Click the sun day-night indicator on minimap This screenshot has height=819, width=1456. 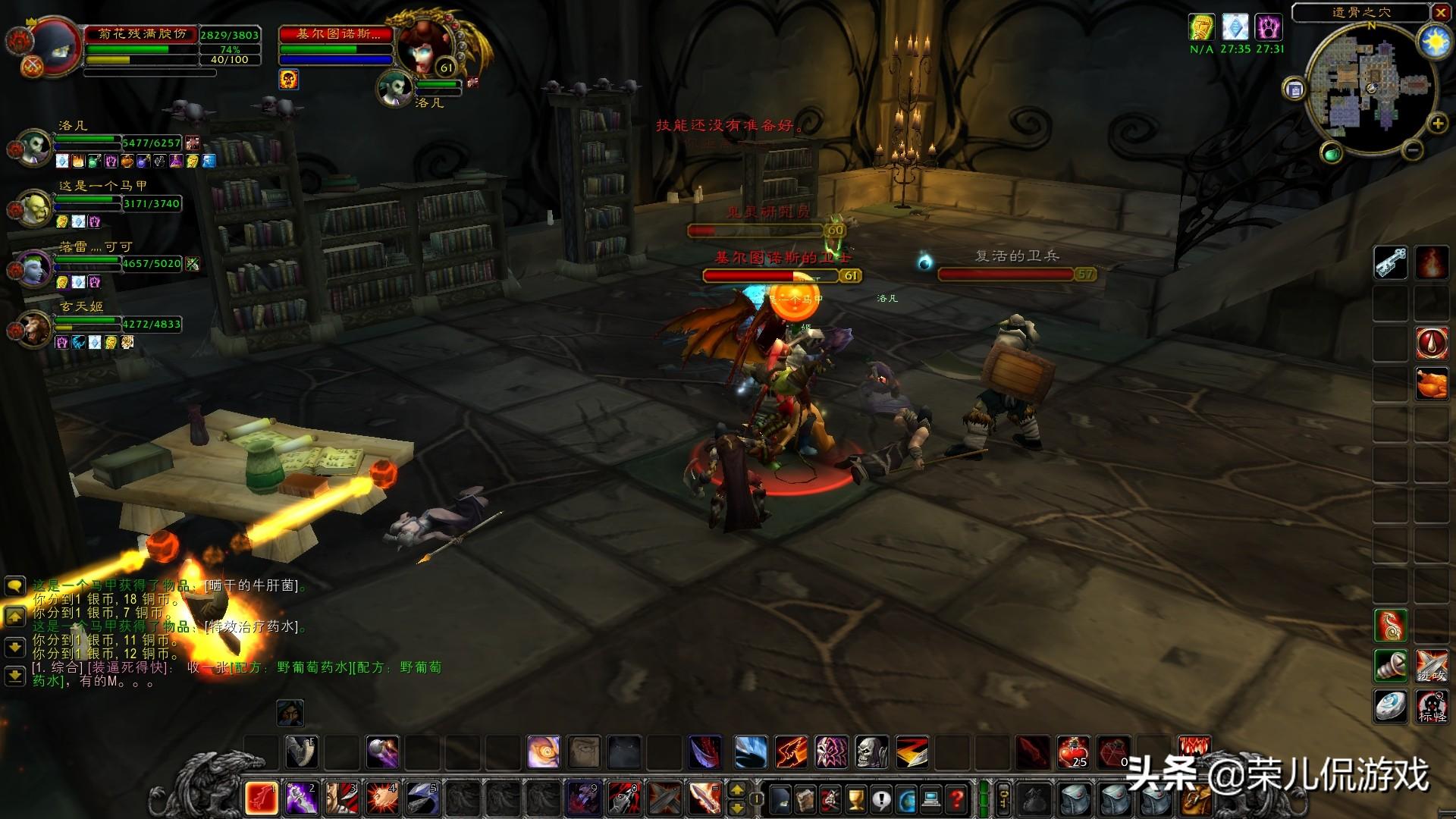(x=1435, y=42)
